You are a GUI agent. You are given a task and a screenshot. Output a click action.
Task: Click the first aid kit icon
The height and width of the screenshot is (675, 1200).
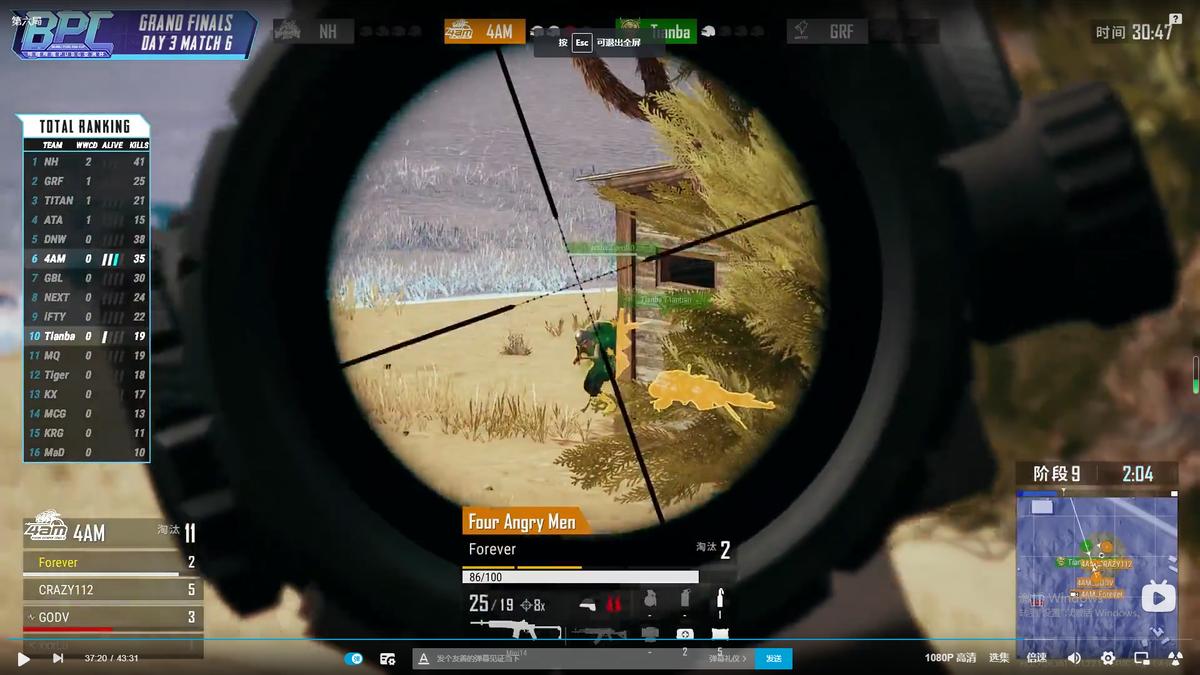pos(685,634)
